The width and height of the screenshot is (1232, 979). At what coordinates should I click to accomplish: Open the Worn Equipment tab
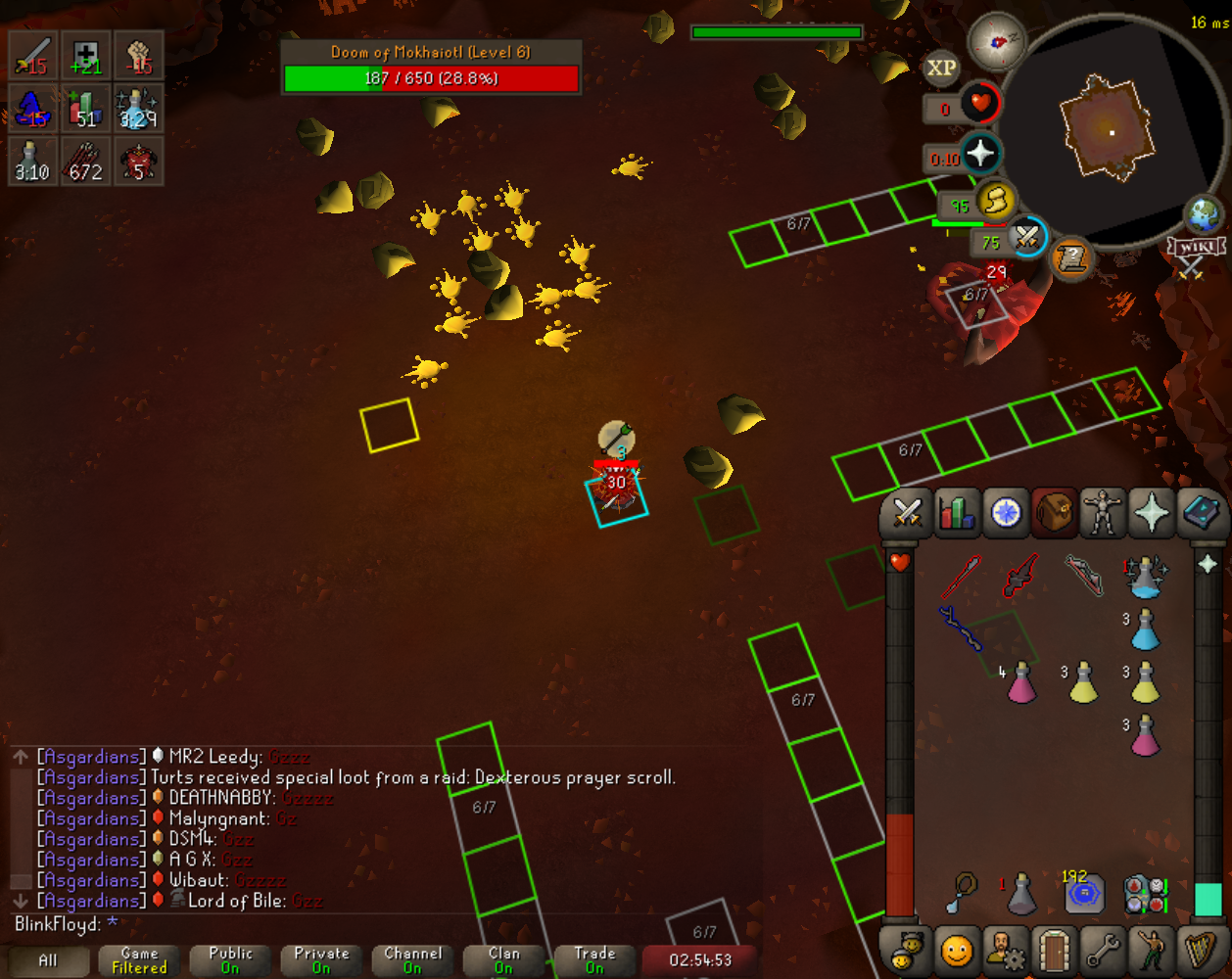pos(1103,513)
